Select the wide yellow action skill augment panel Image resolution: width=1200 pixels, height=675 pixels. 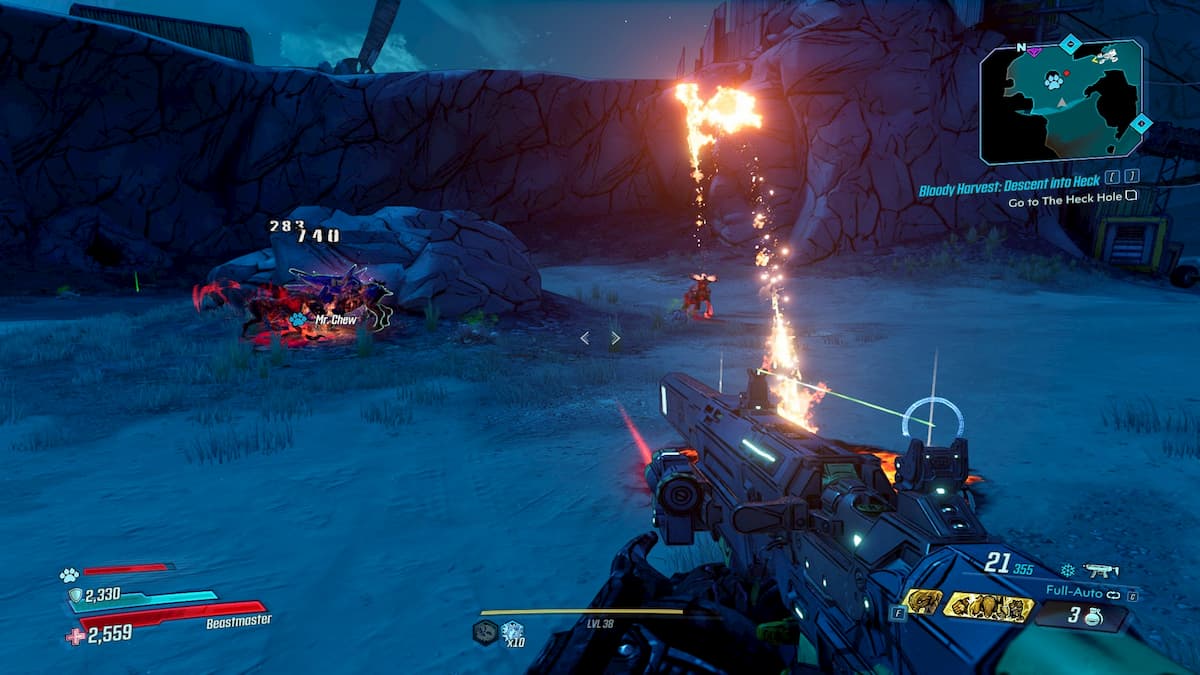click(989, 606)
